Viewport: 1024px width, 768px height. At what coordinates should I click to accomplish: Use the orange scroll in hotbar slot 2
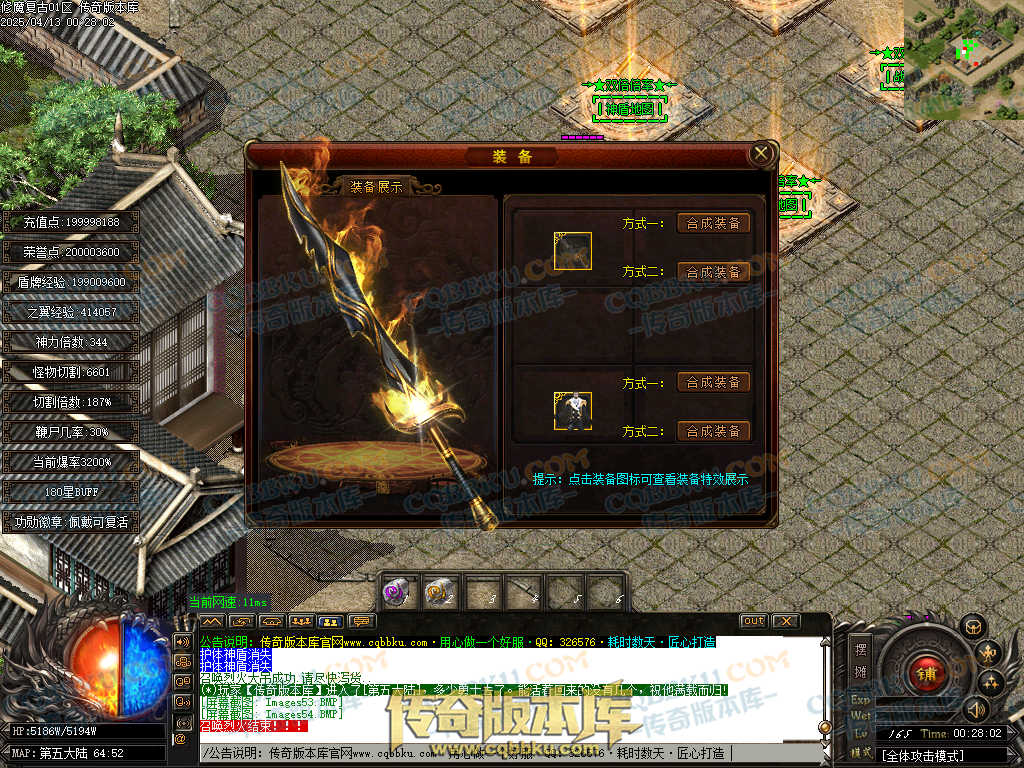pos(440,592)
